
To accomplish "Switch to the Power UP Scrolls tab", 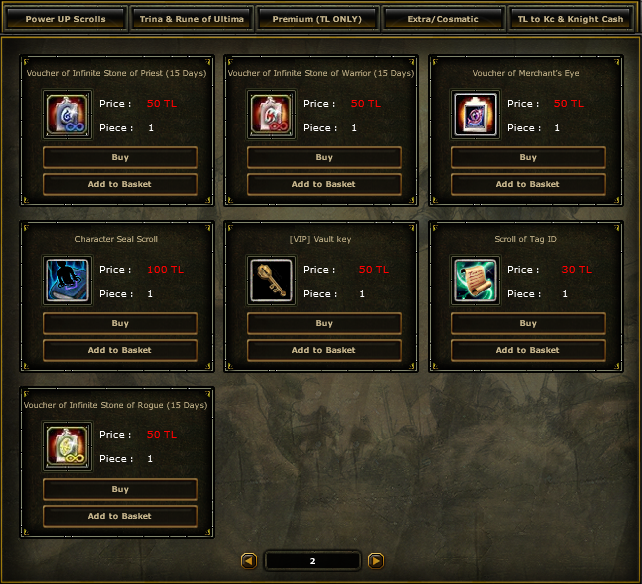I will 65,19.
